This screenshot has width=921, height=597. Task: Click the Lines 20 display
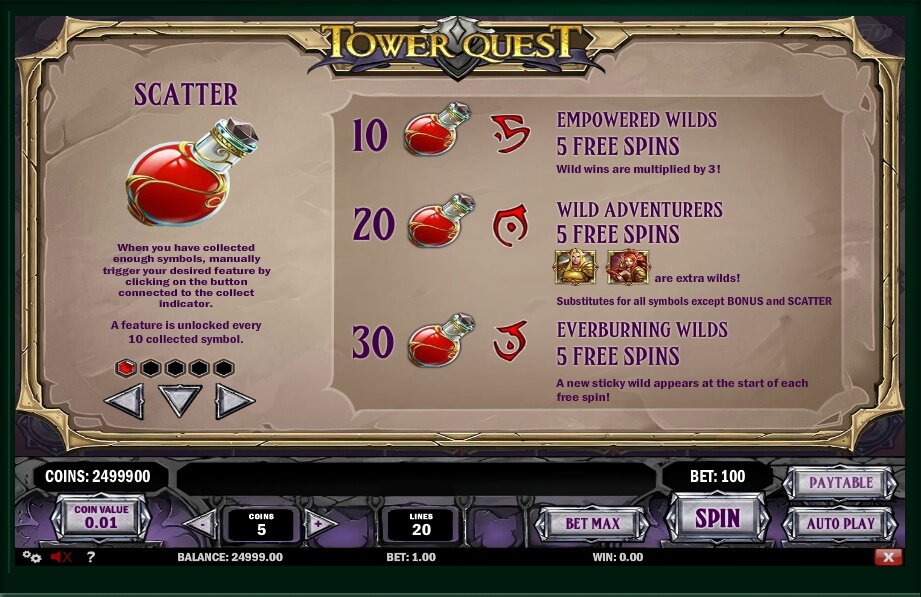421,524
